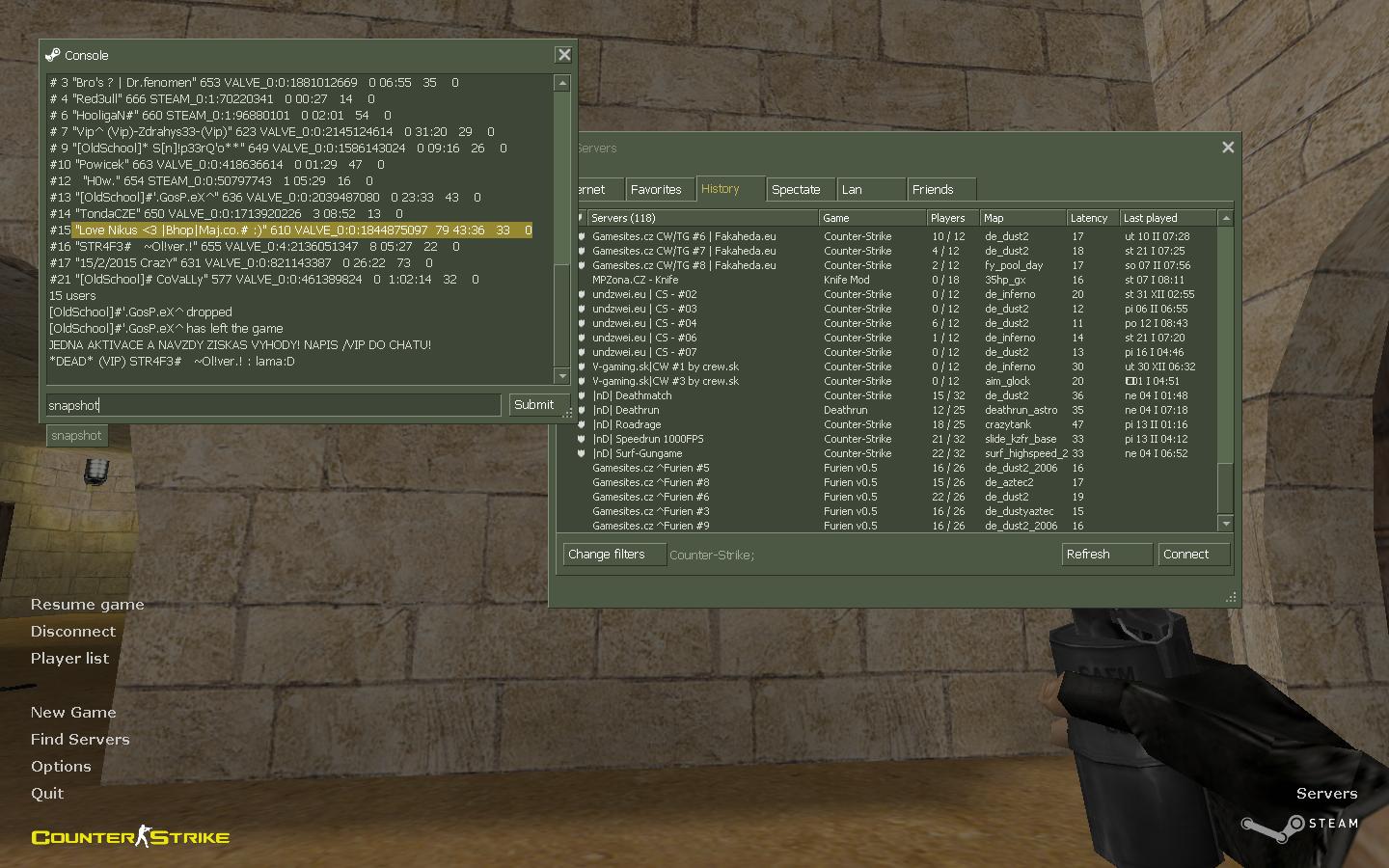
Task: Disconnect from the current server
Action: [x=72, y=632]
